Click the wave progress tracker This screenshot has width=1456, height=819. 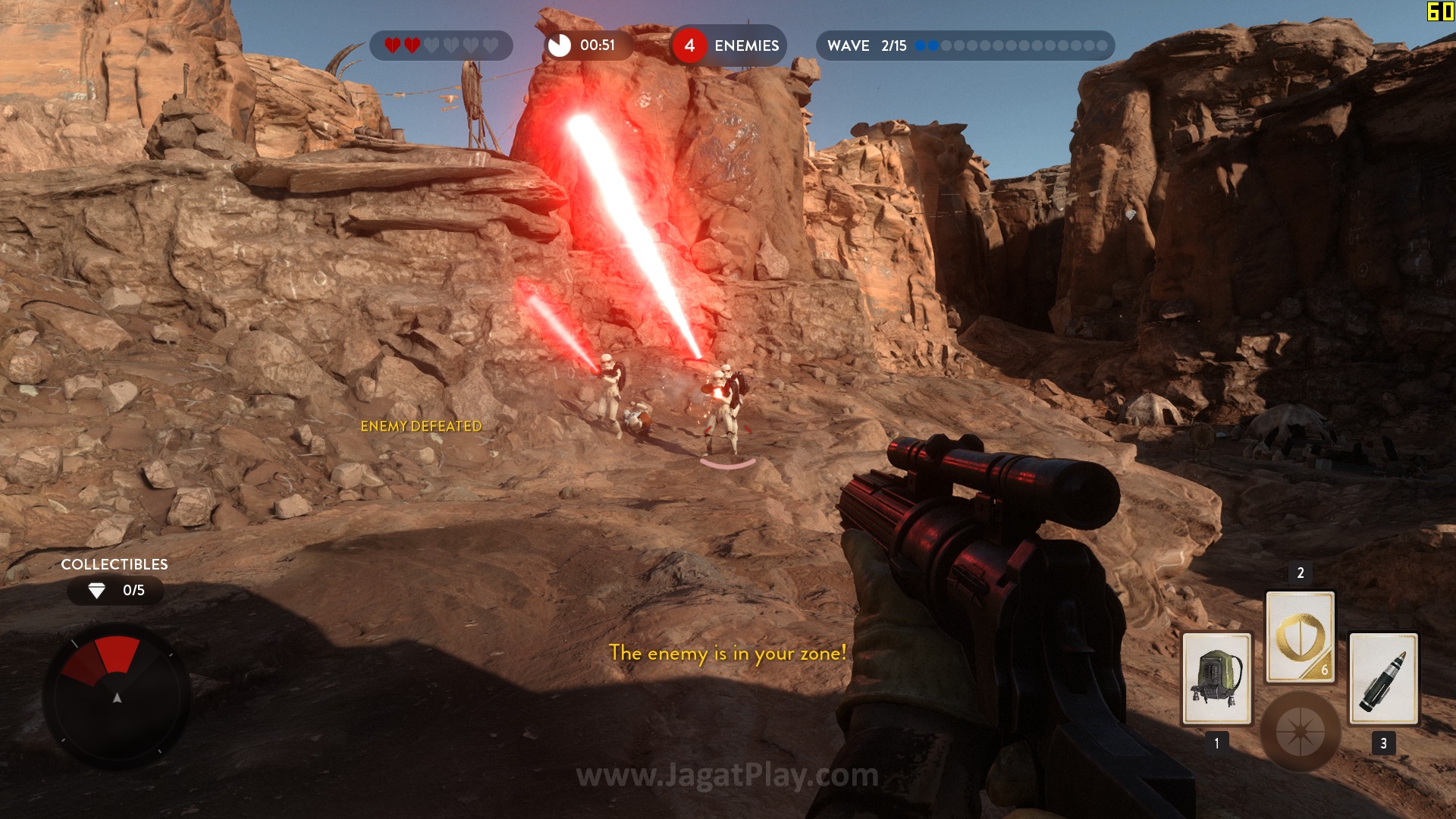(965, 45)
